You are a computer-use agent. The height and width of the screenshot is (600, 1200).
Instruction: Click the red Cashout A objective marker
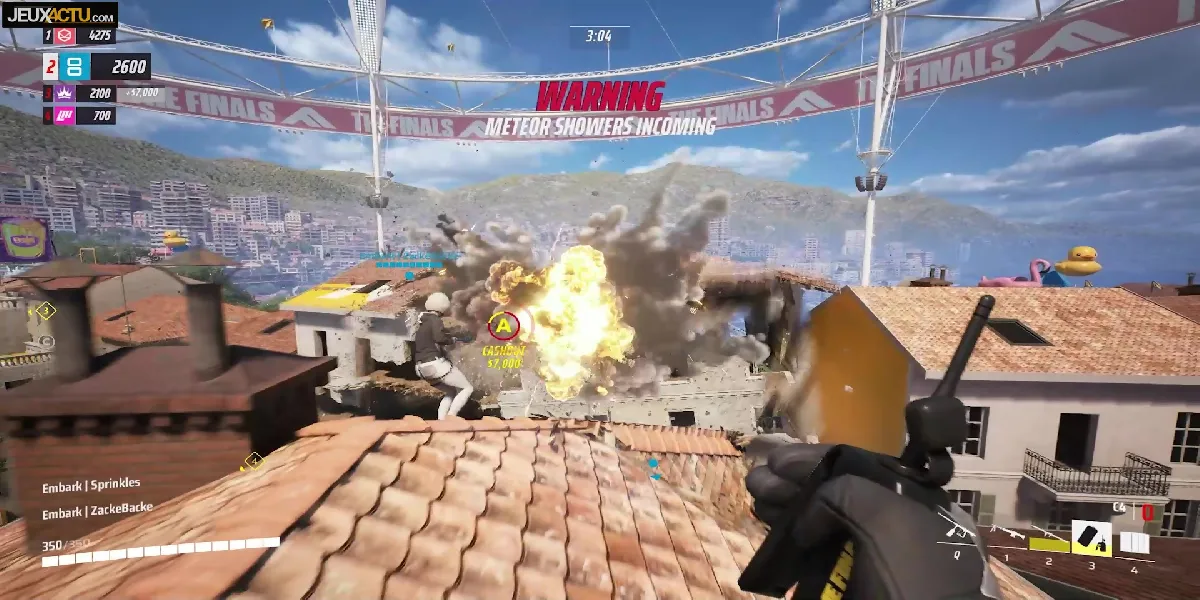(x=503, y=324)
